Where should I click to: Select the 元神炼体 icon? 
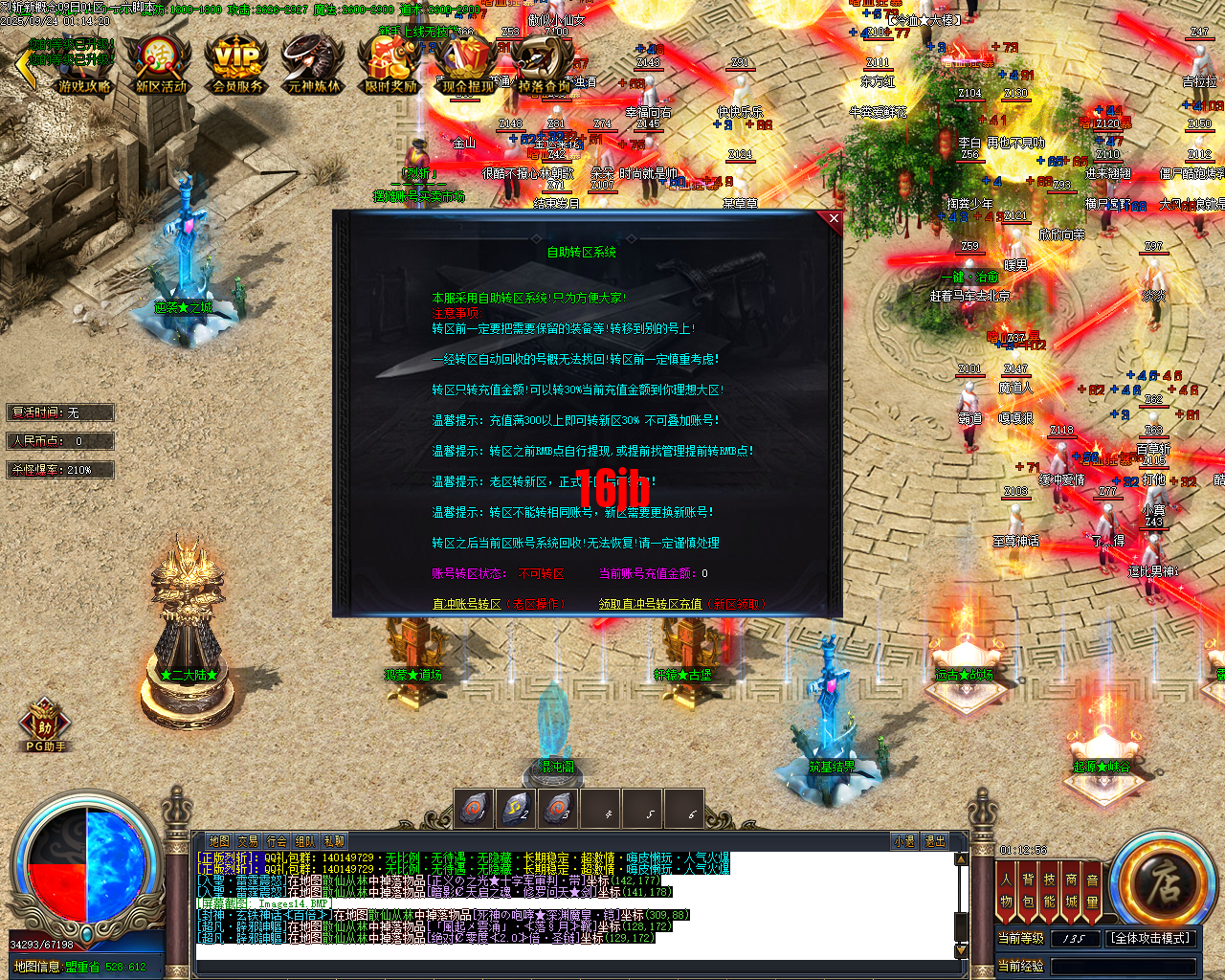(x=312, y=60)
